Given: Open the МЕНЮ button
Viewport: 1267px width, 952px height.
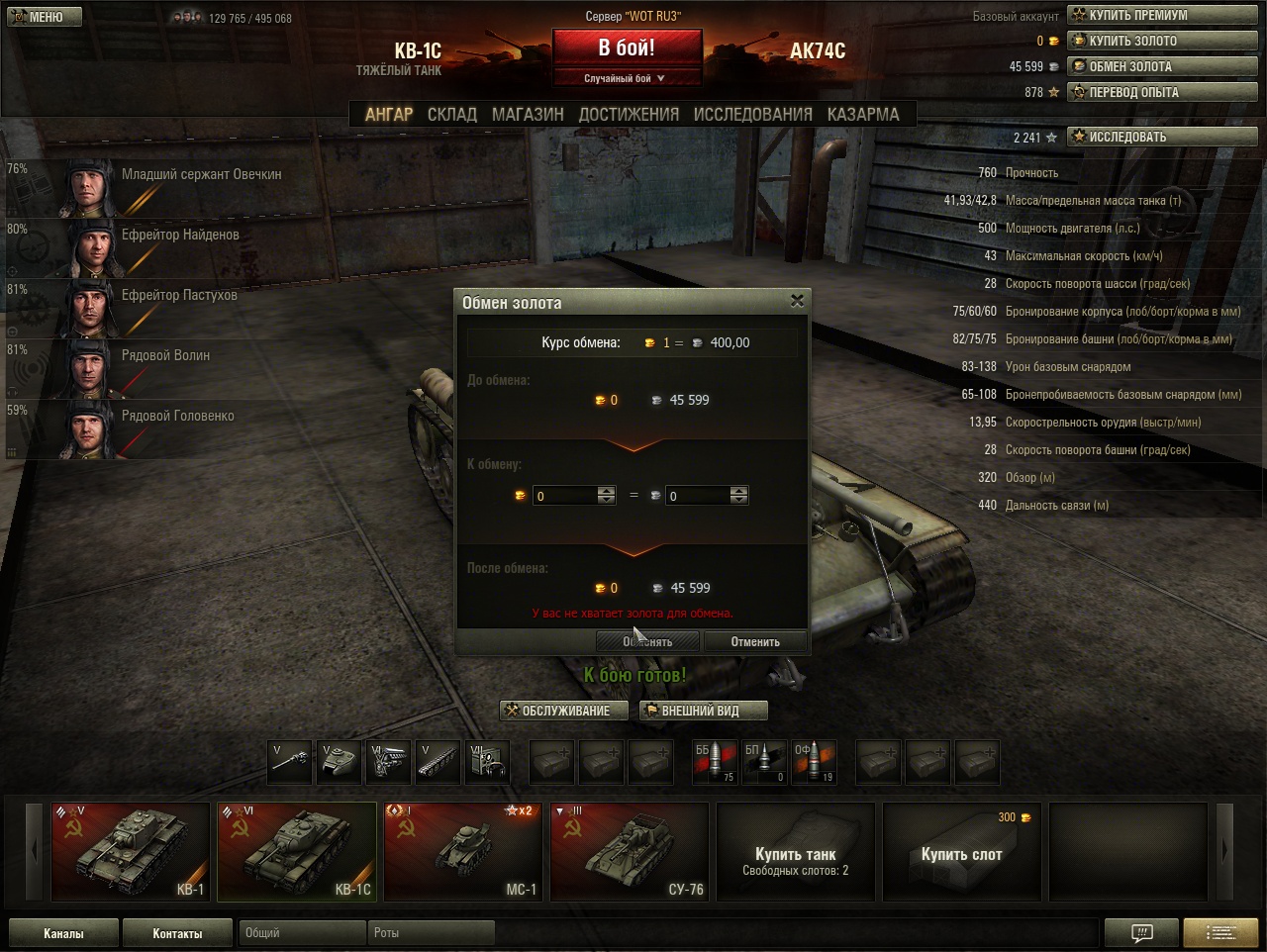Looking at the screenshot, I should point(45,17).
